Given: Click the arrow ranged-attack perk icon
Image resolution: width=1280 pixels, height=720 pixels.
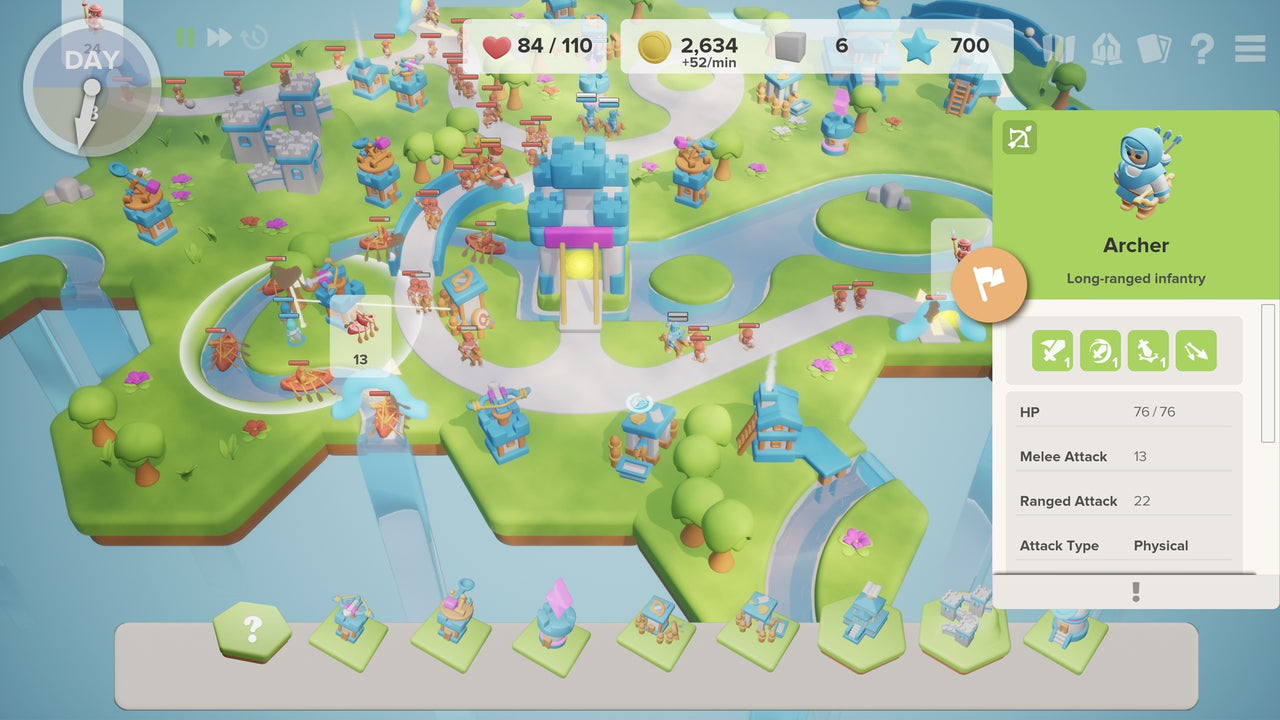Looking at the screenshot, I should tap(1197, 350).
